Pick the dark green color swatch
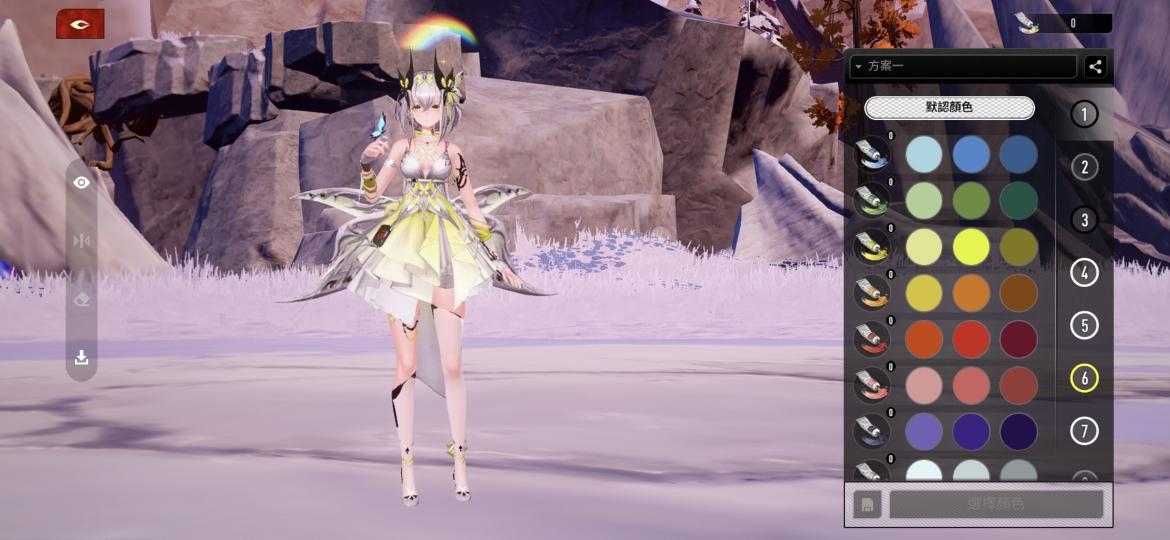Screen dimensions: 1170x540 [x=1018, y=200]
